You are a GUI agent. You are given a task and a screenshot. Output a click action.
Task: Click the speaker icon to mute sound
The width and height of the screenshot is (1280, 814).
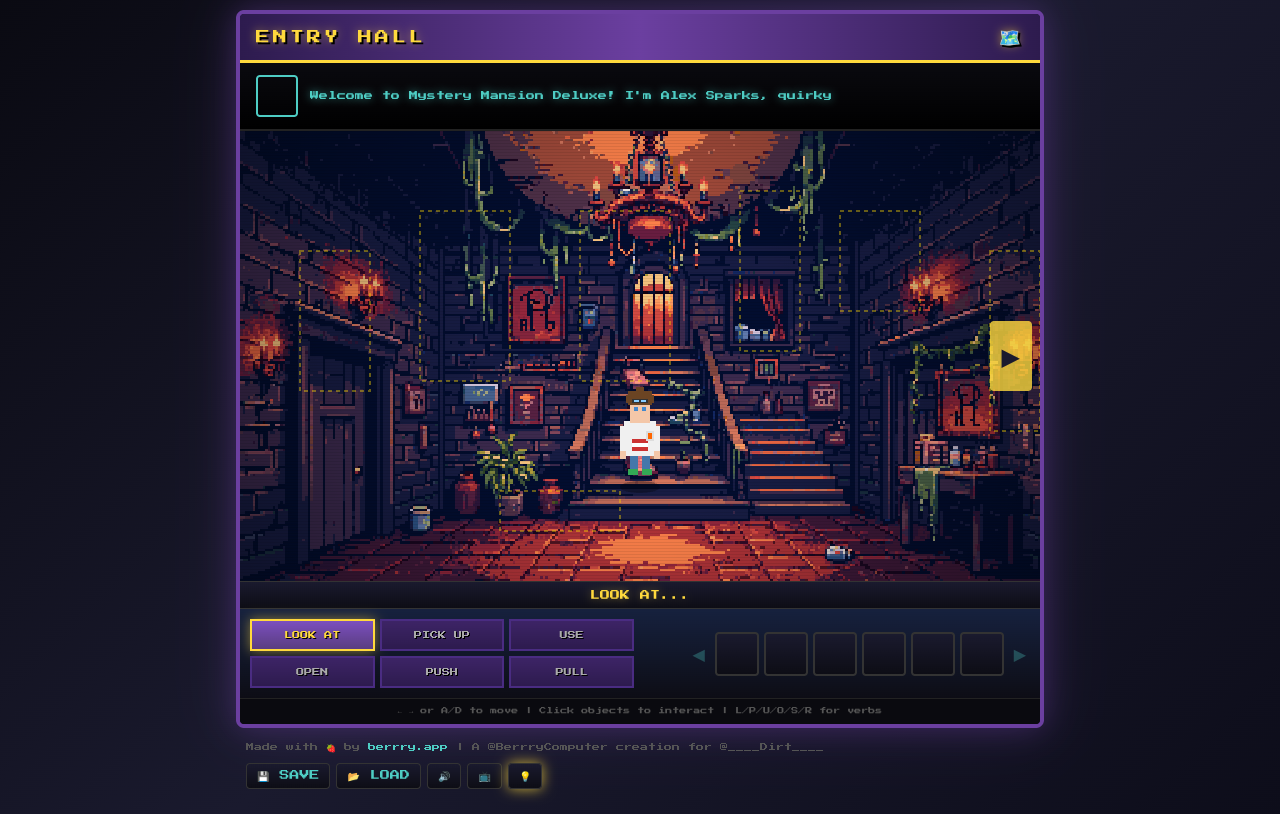(444, 775)
